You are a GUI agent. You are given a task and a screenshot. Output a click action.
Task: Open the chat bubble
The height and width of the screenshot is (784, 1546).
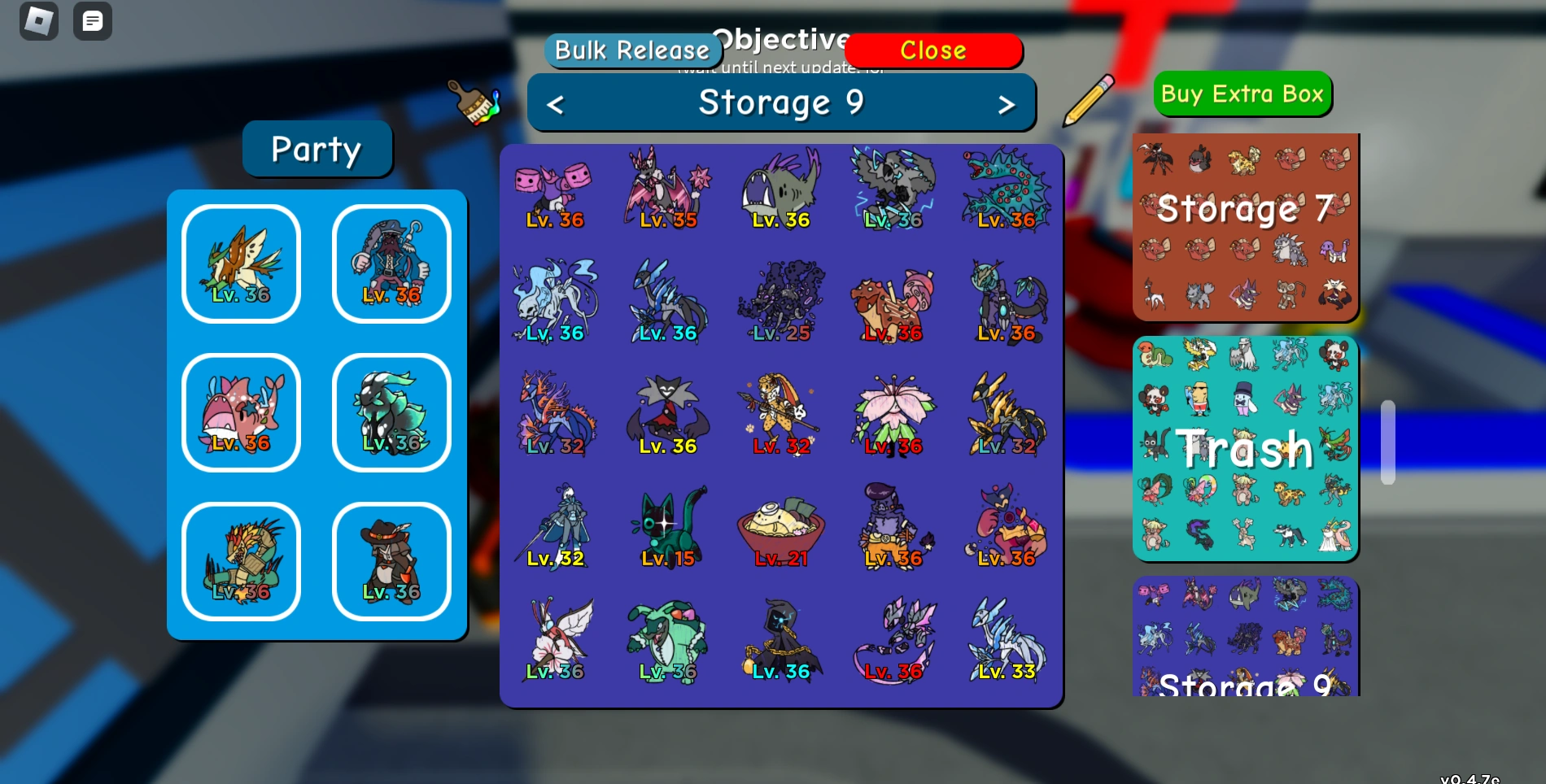click(93, 21)
